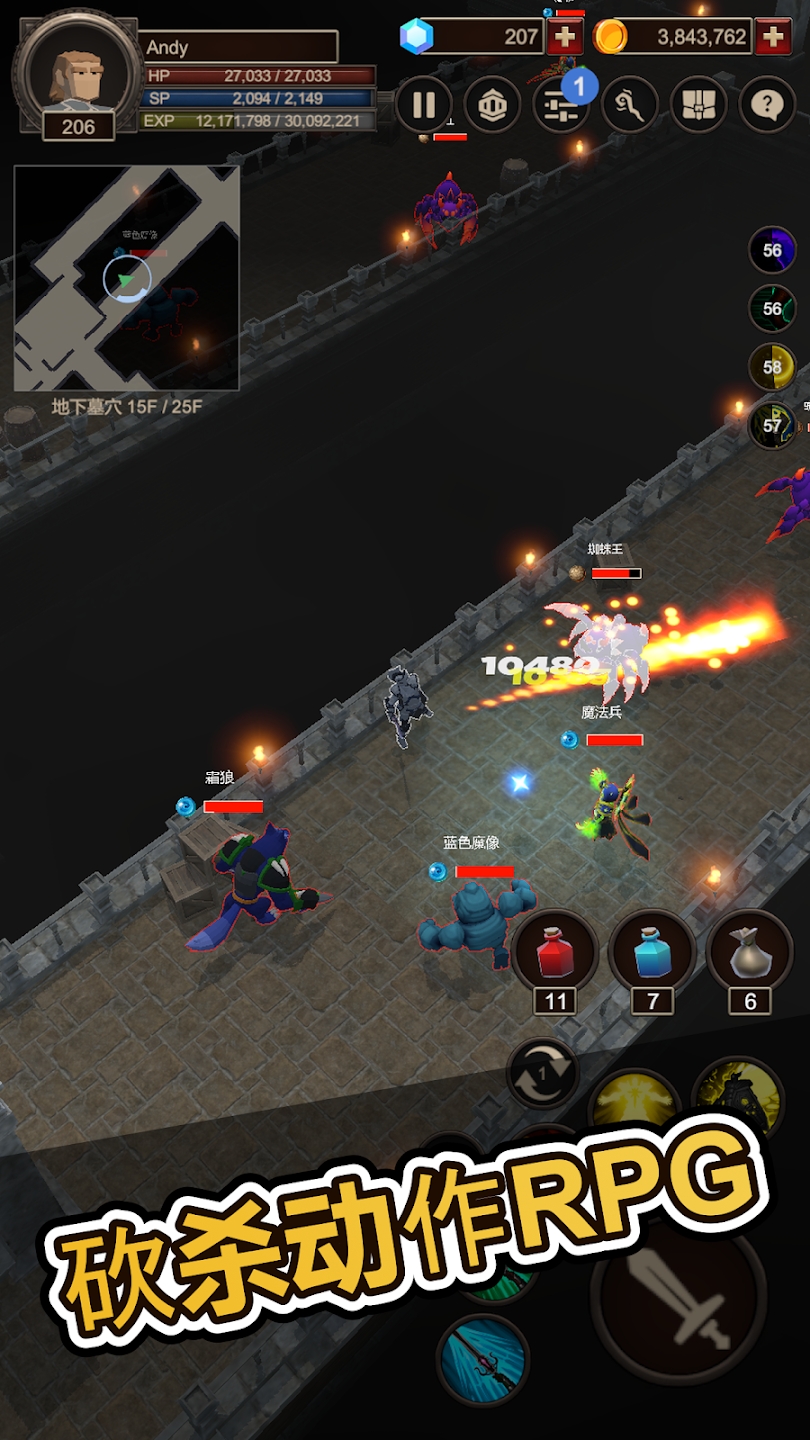Activate the blue spear skill

click(x=482, y=1360)
